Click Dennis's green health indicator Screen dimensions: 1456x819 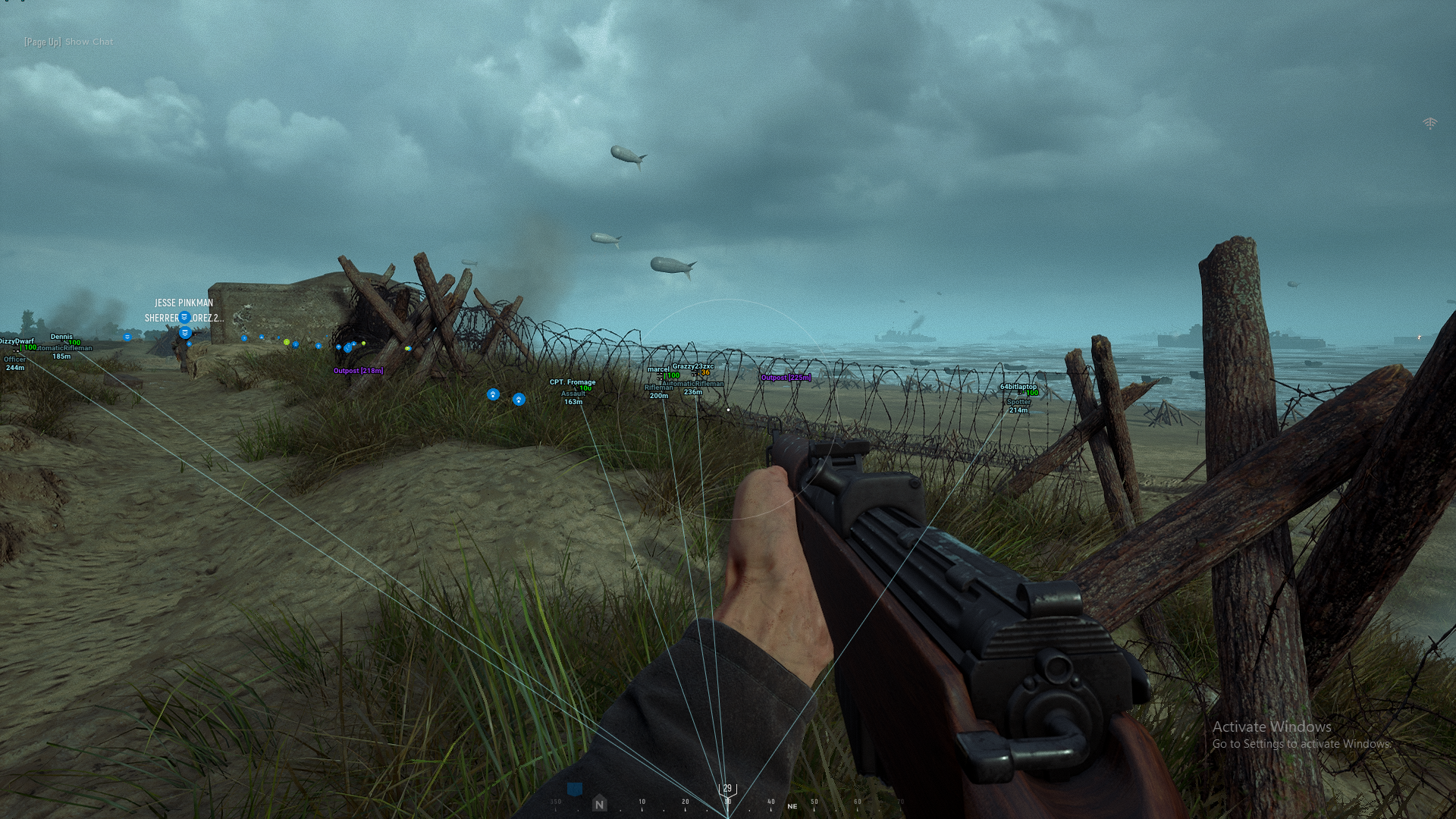pyautogui.click(x=74, y=341)
